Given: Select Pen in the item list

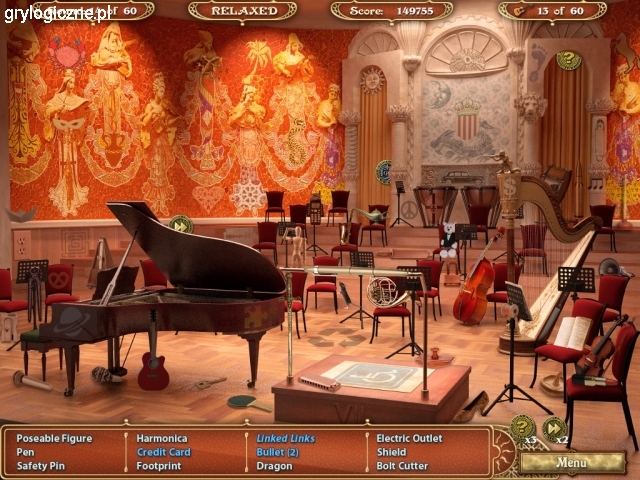Looking at the screenshot, I should click(25, 451).
